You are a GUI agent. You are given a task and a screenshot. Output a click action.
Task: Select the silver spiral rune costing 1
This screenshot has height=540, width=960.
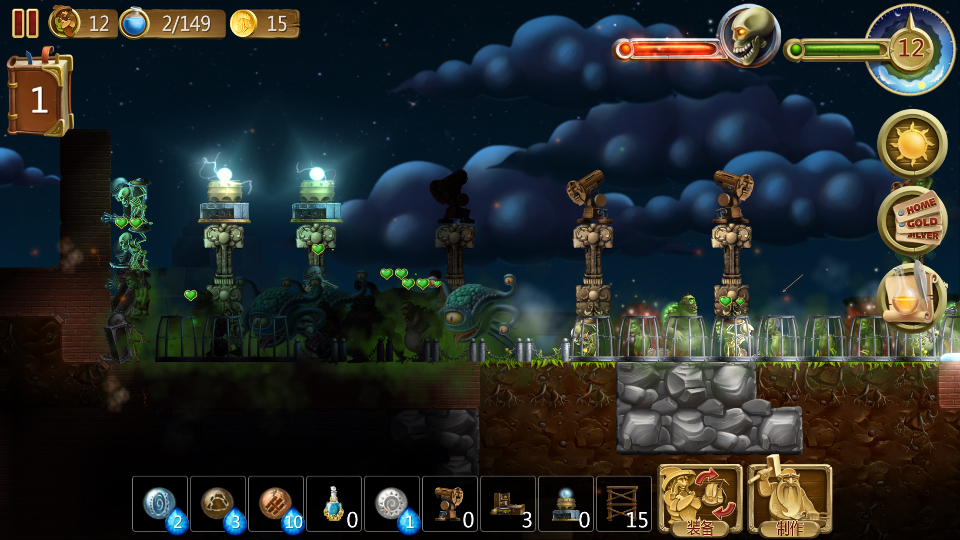[x=392, y=504]
